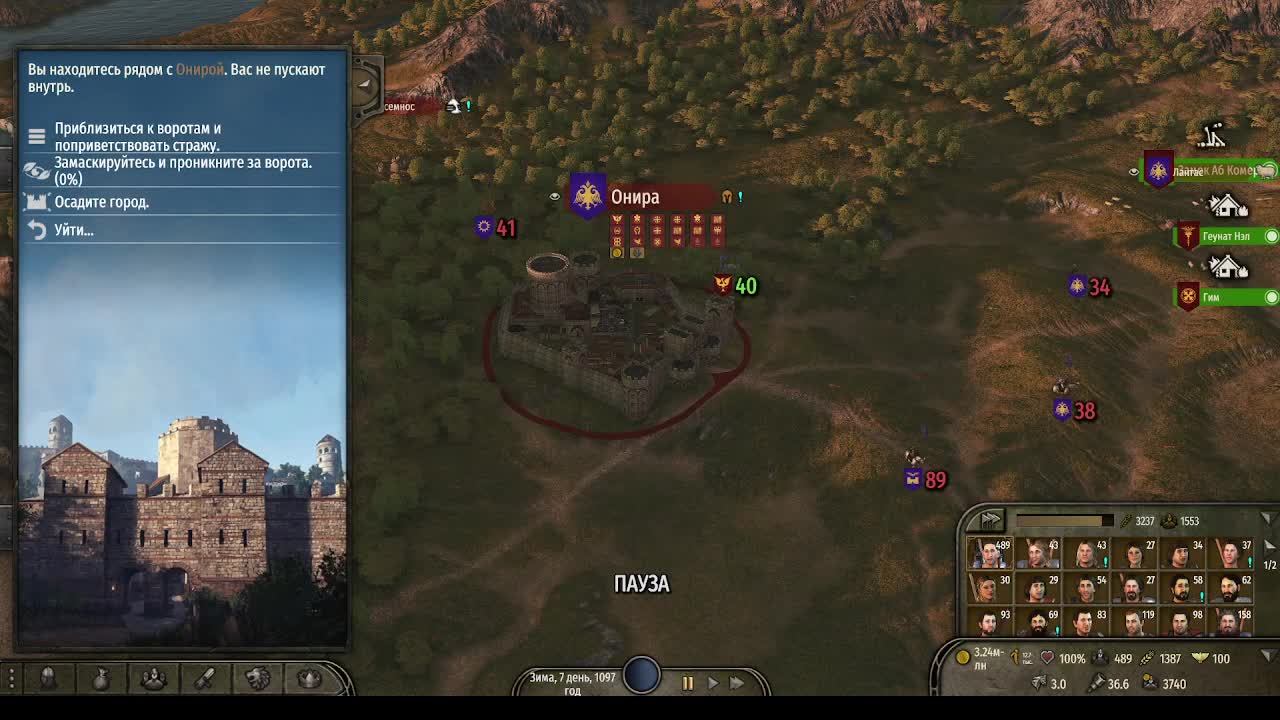This screenshot has height=720, width=1280.
Task: Click the gold coin icon in status bar
Action: [961, 658]
